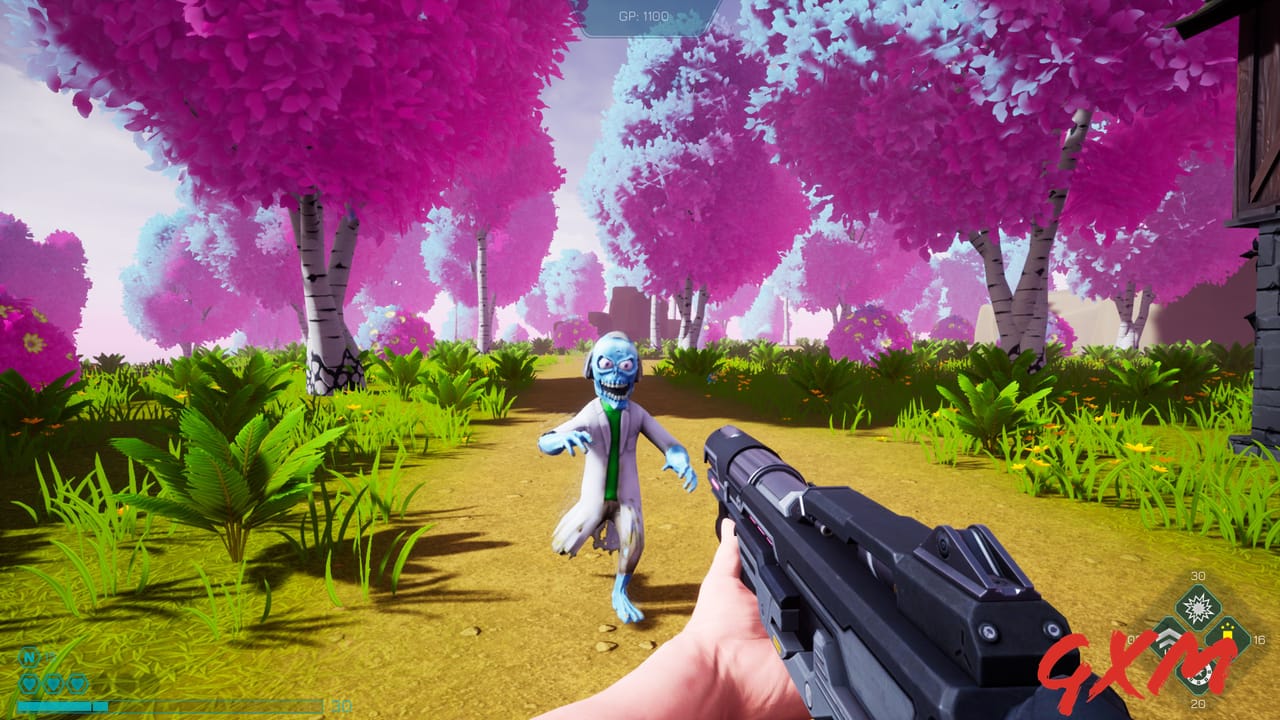Image resolution: width=1280 pixels, height=720 pixels.
Task: Click the landmine diamond icon showing 20
Action: coord(1198,675)
